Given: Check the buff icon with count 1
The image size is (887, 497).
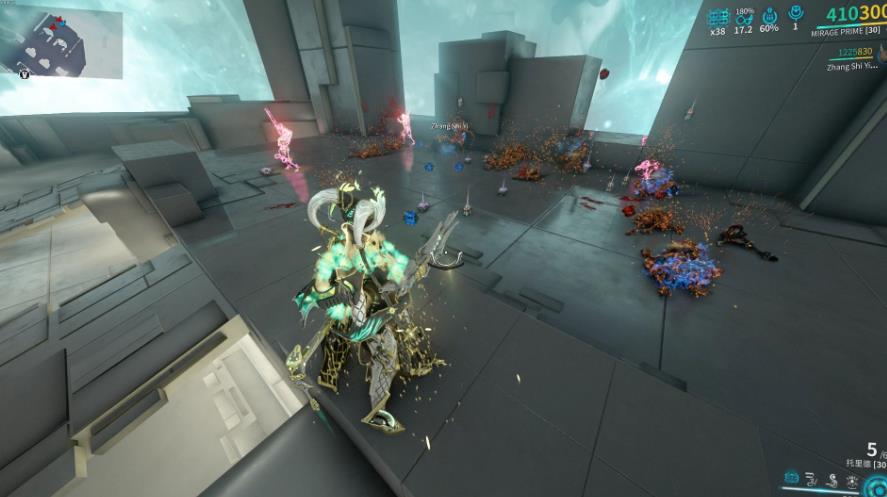Looking at the screenshot, I should click(795, 15).
